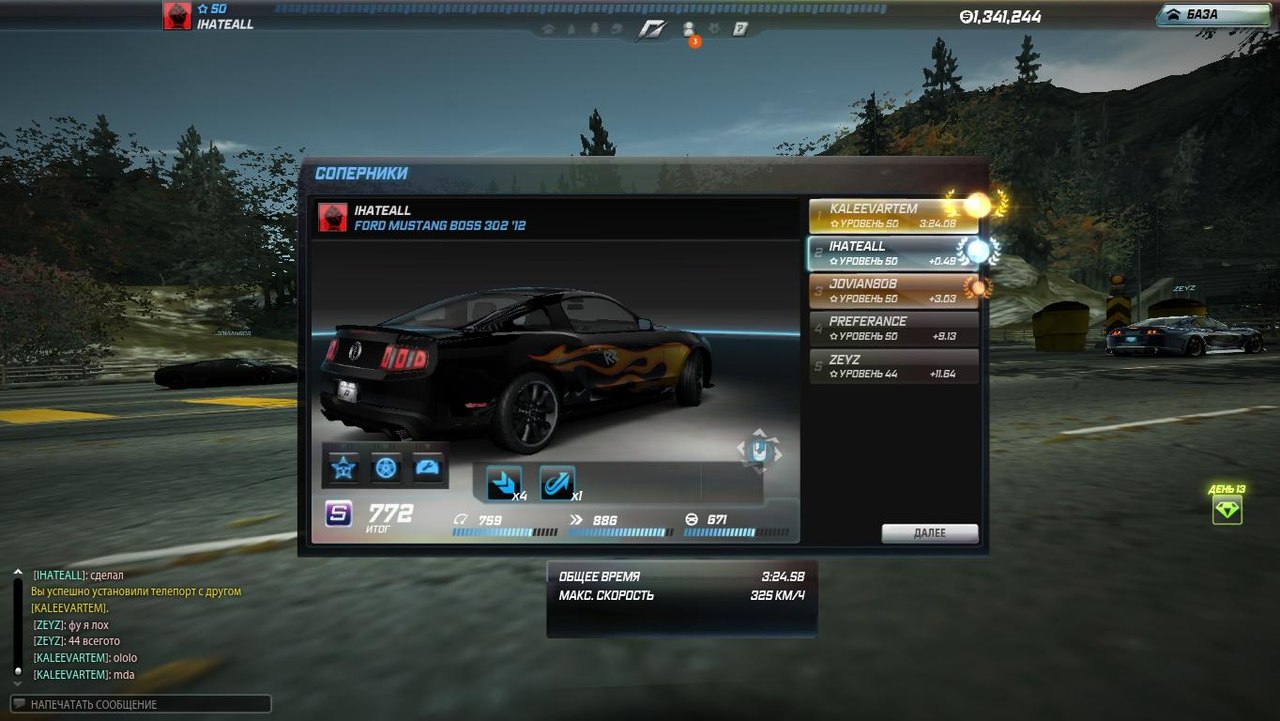Show PREFERANCE's car from the rivals list

(x=880, y=328)
